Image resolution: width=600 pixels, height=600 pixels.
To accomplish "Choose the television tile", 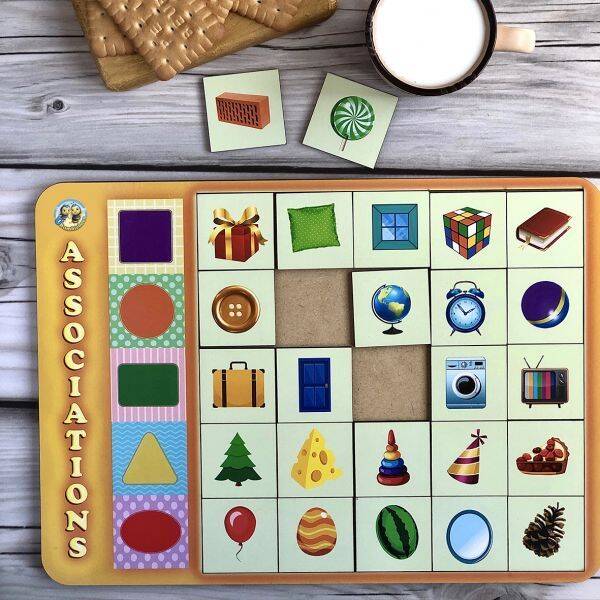I will (x=544, y=381).
